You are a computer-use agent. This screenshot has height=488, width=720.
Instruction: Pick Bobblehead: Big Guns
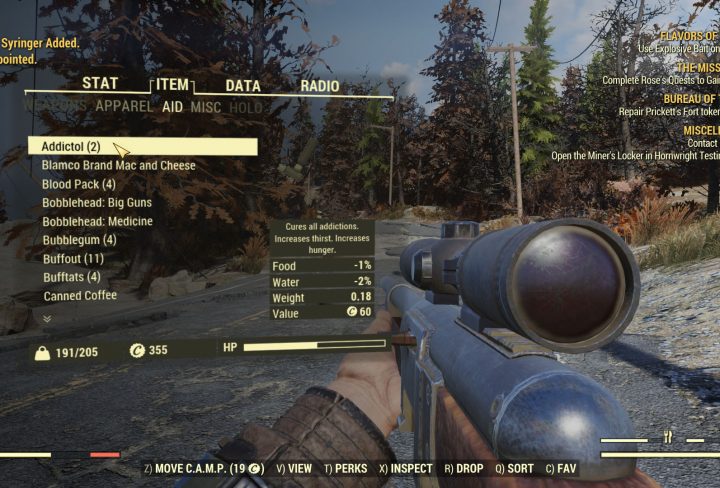click(97, 203)
